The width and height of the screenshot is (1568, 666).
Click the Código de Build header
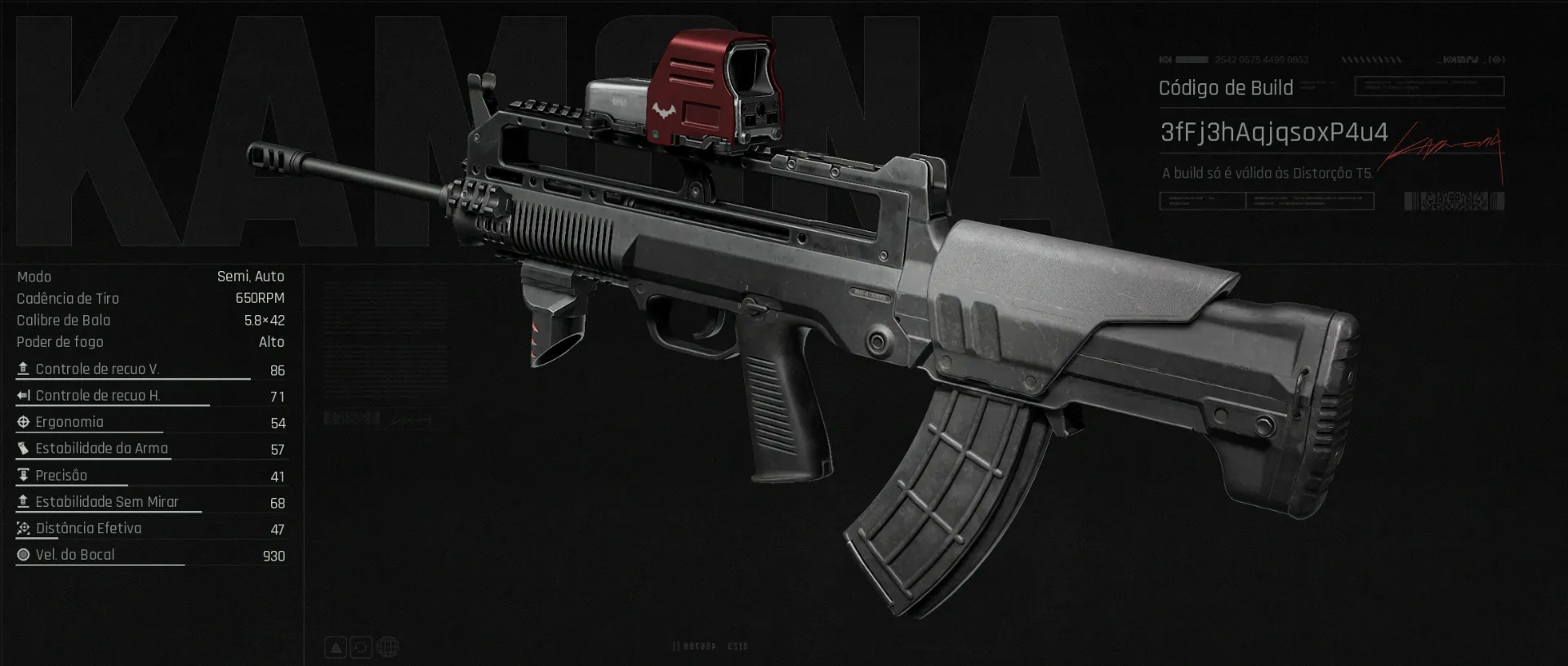1227,87
